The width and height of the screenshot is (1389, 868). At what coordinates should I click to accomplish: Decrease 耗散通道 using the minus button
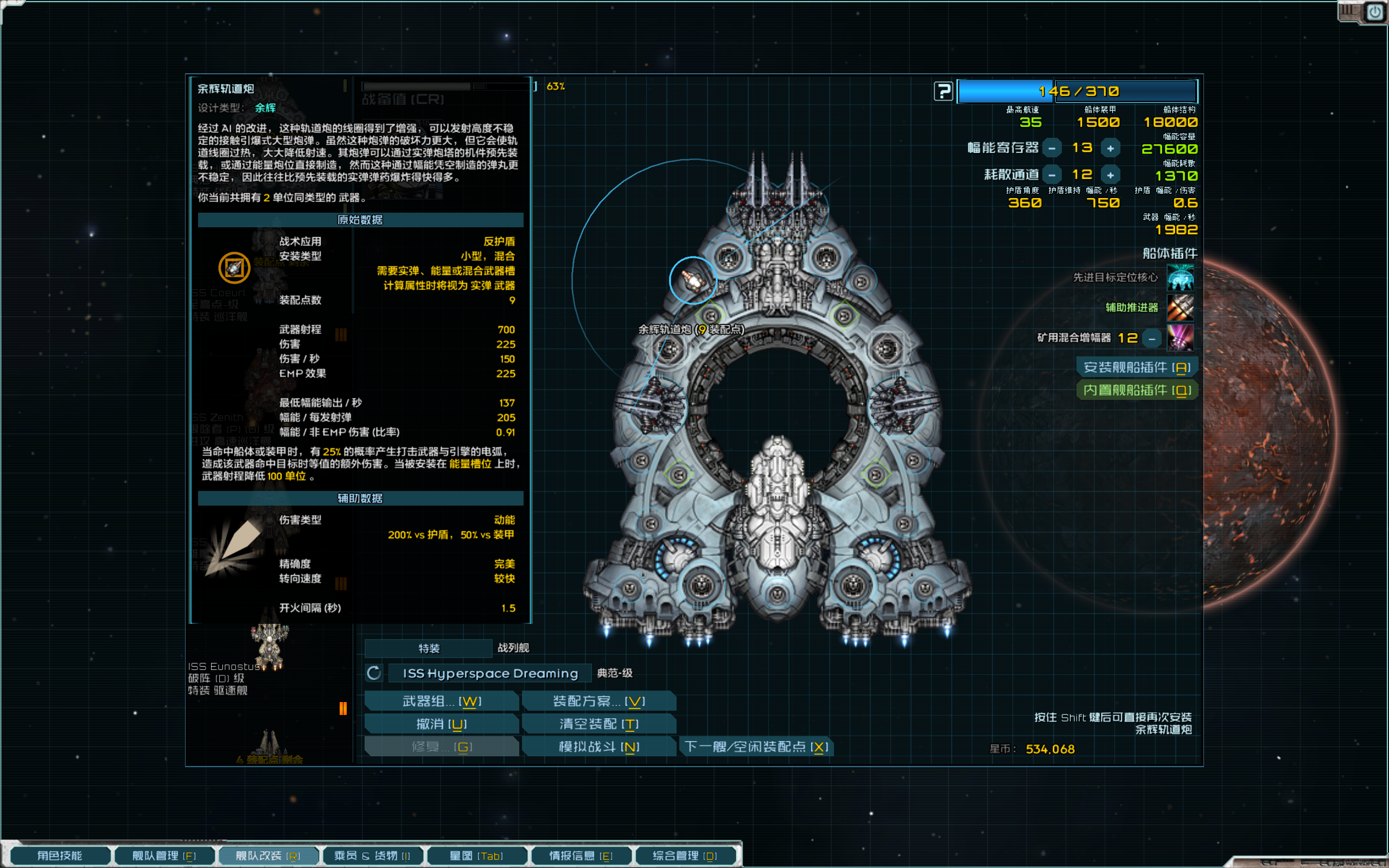click(x=1052, y=175)
